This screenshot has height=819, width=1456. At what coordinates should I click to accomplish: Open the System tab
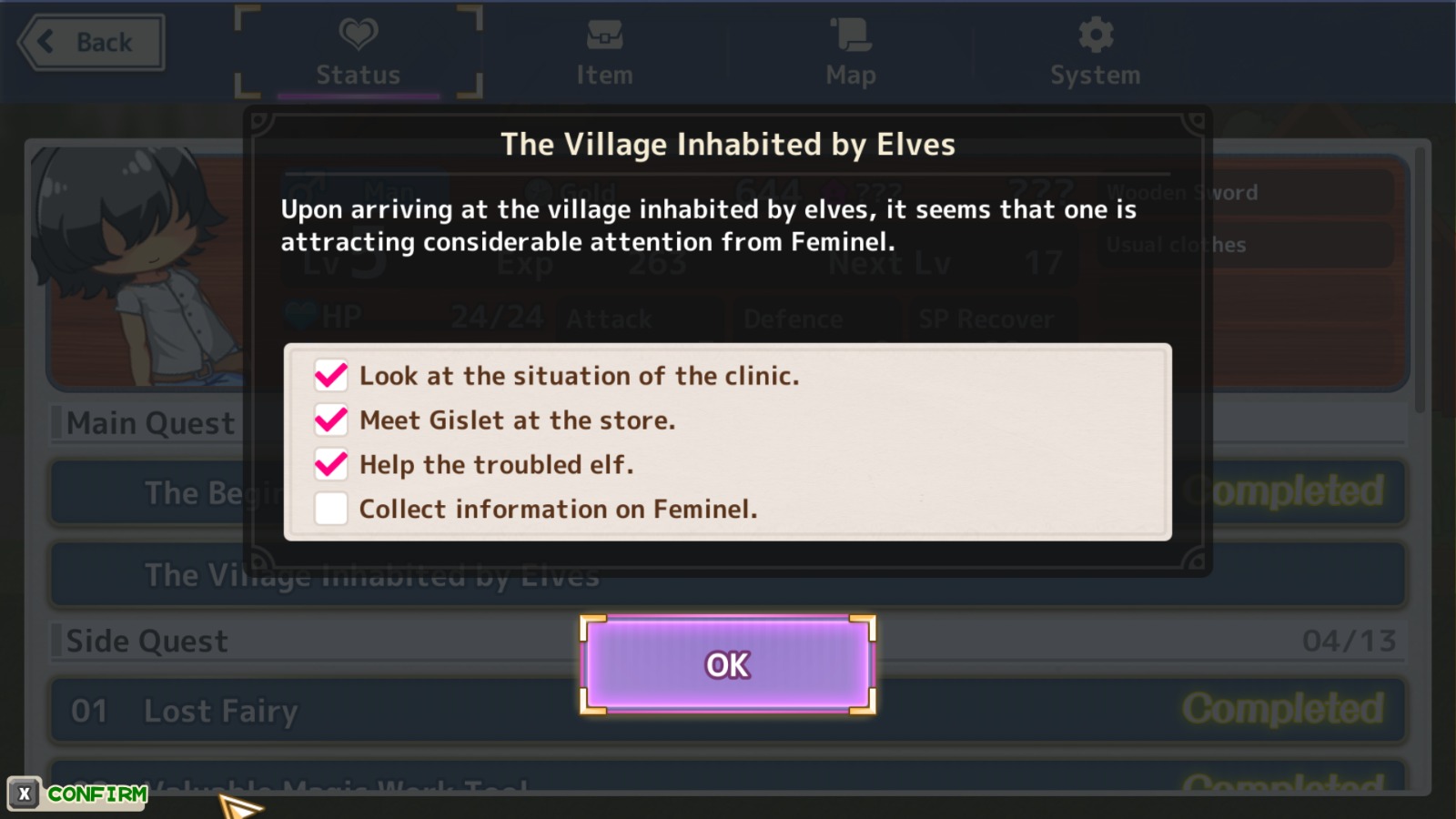(1096, 54)
